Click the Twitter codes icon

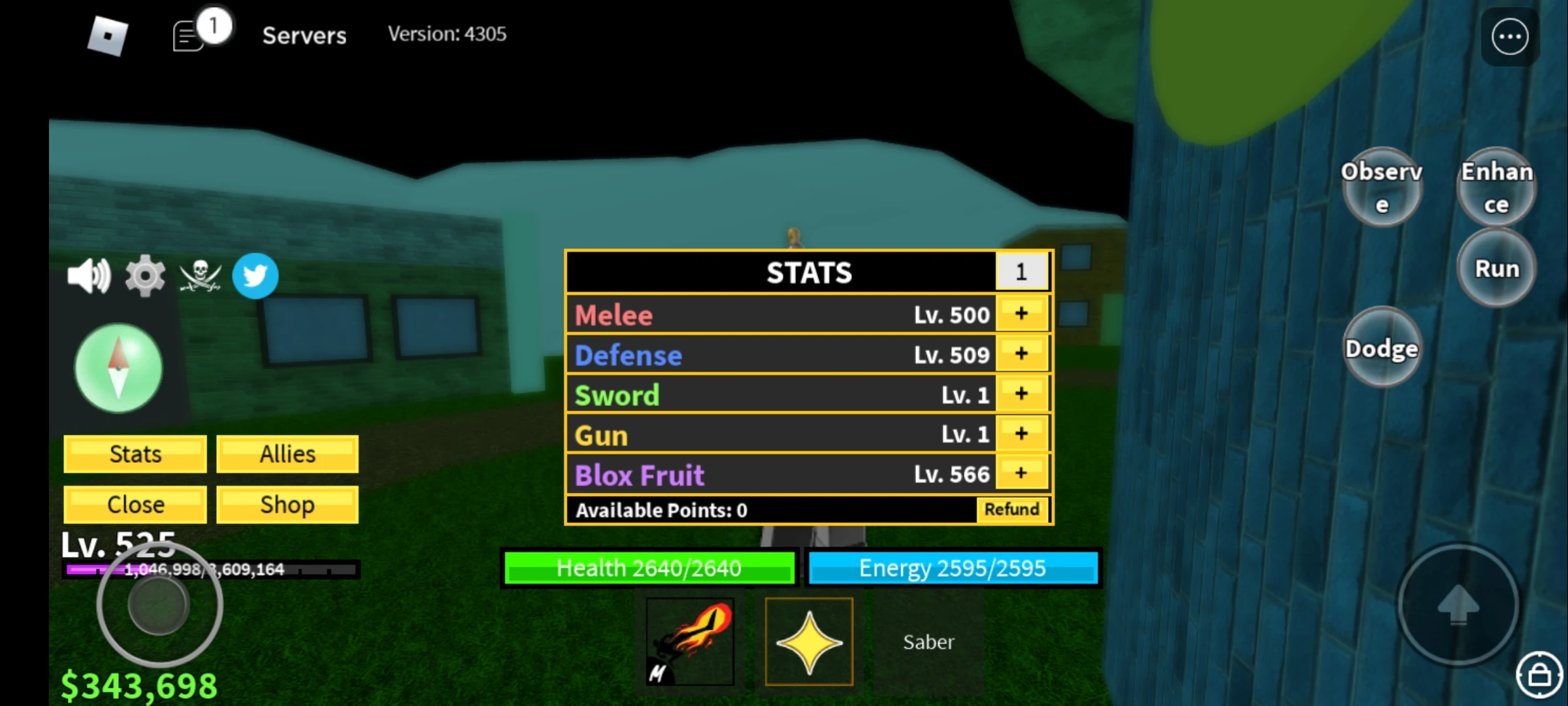pos(255,276)
